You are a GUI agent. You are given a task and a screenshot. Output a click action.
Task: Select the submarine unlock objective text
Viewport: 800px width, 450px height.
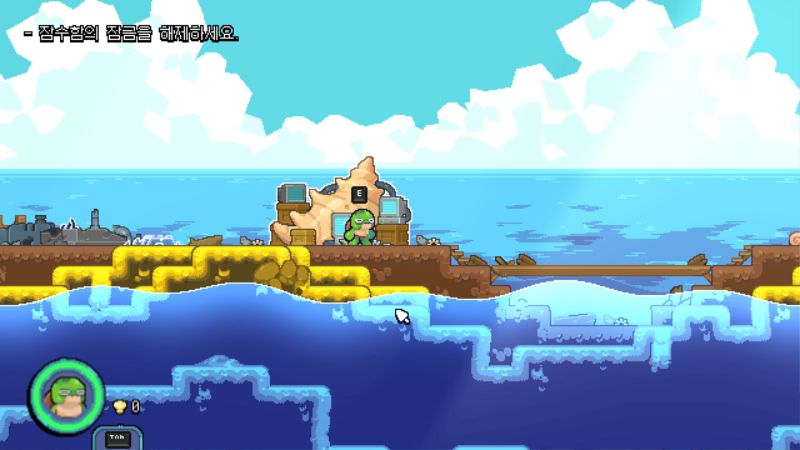click(x=131, y=34)
